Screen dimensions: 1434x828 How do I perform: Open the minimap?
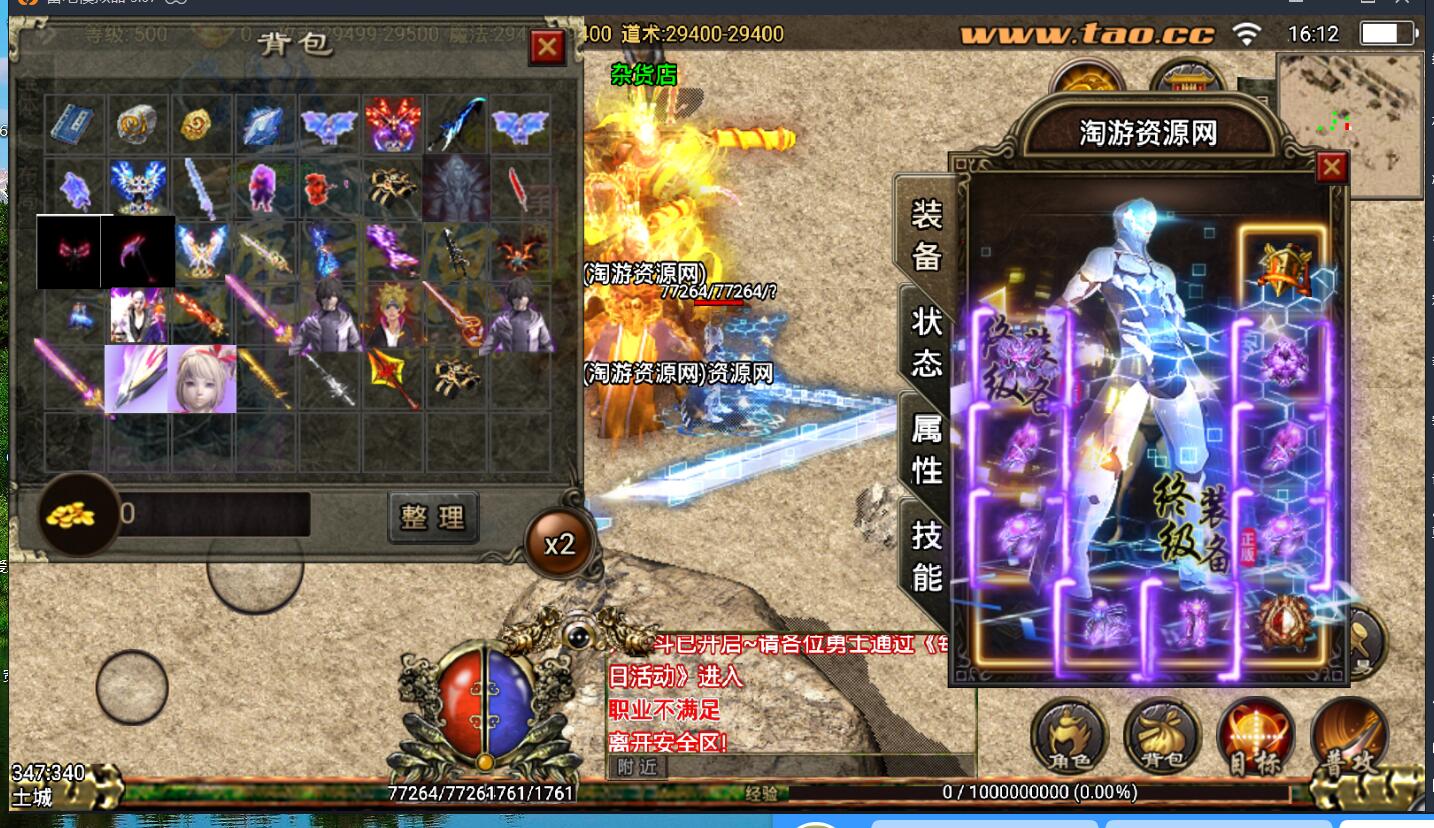pos(1349,124)
